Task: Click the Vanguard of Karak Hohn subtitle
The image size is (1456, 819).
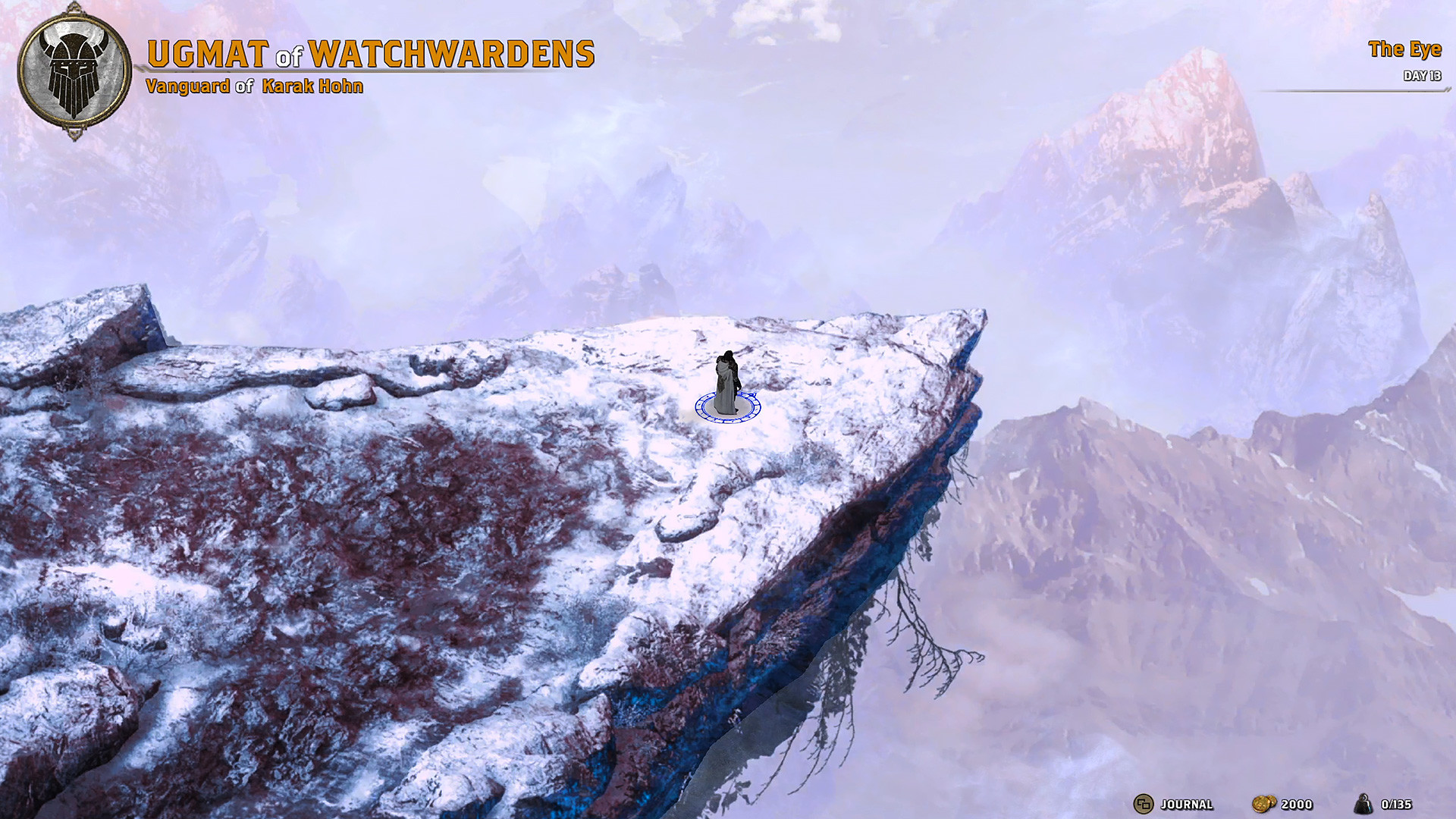Action: click(255, 86)
